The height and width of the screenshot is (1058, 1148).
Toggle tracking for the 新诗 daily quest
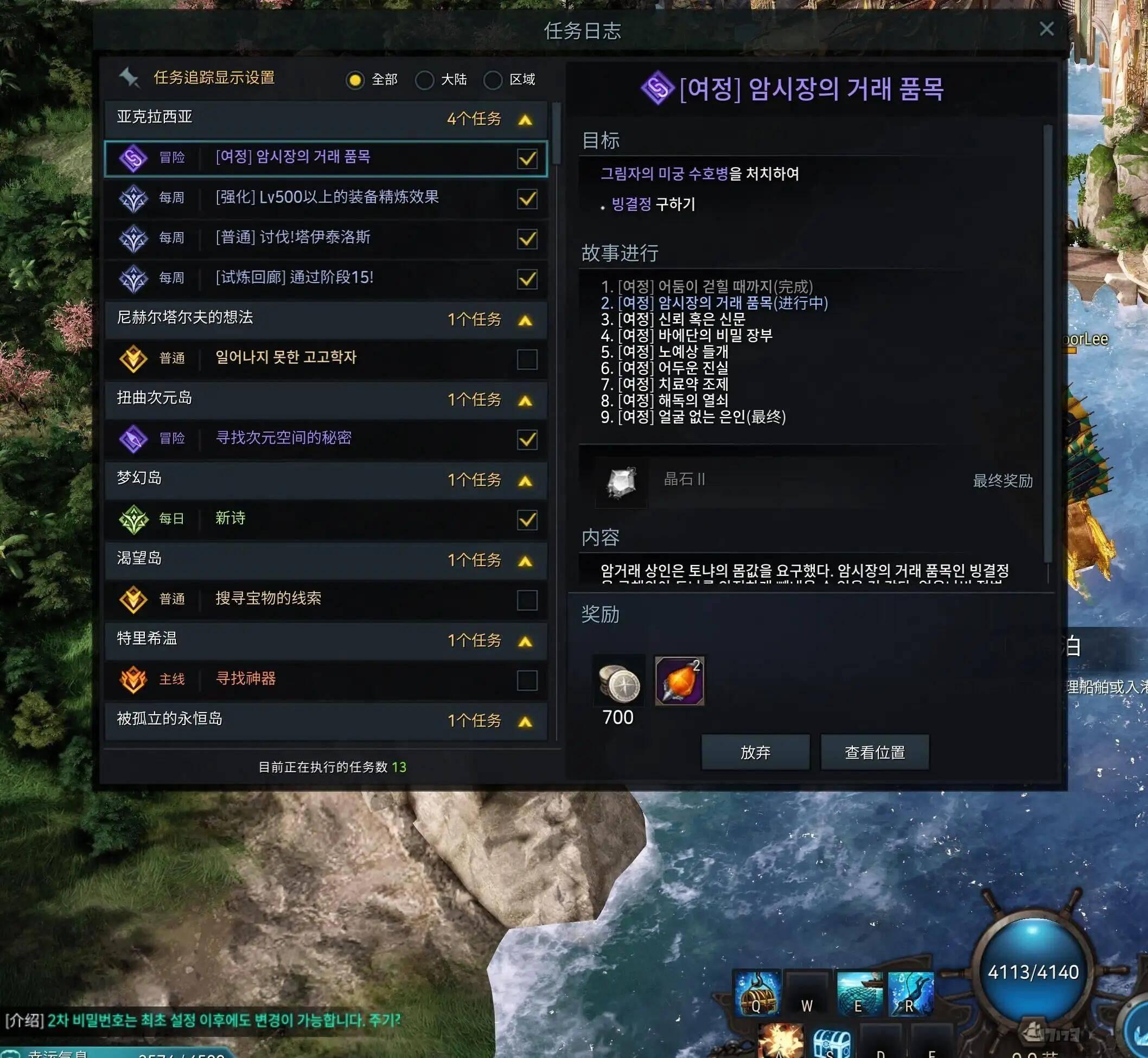pyautogui.click(x=527, y=520)
